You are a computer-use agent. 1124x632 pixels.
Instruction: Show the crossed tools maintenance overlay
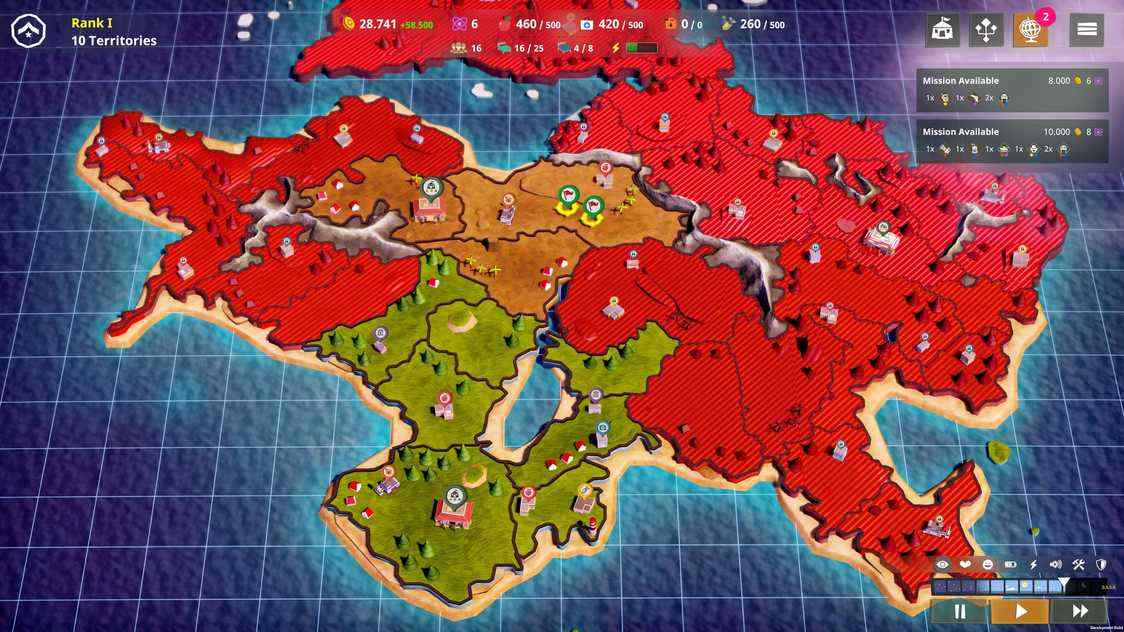1078,565
